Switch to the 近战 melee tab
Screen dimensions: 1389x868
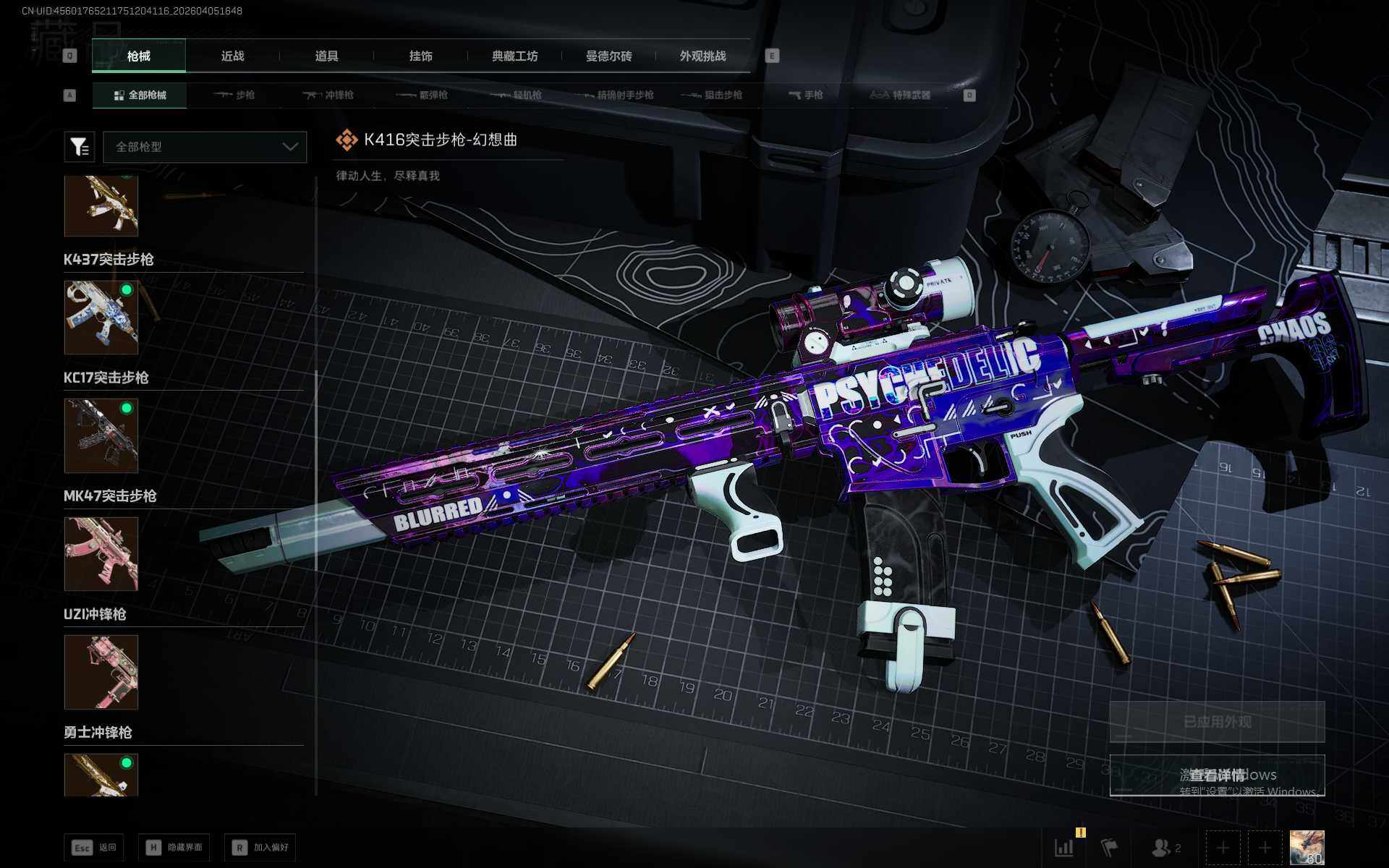232,56
